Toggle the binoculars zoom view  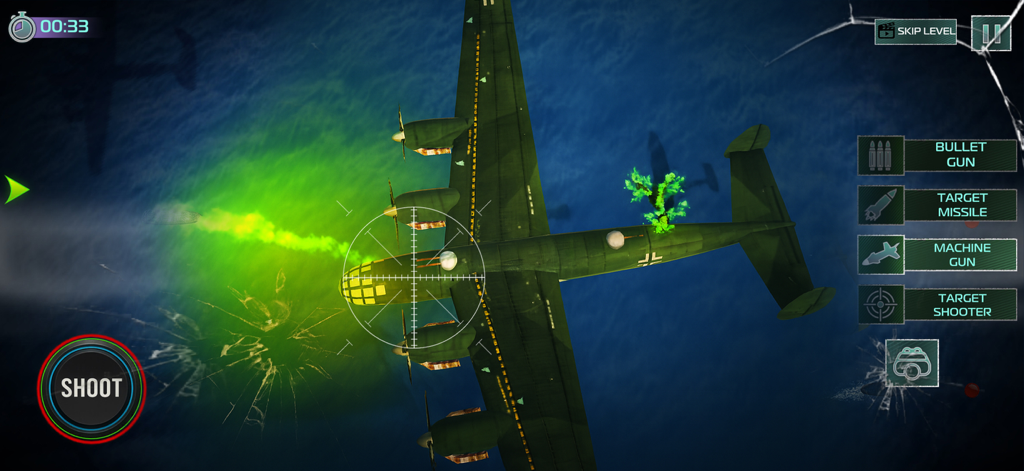tap(911, 364)
